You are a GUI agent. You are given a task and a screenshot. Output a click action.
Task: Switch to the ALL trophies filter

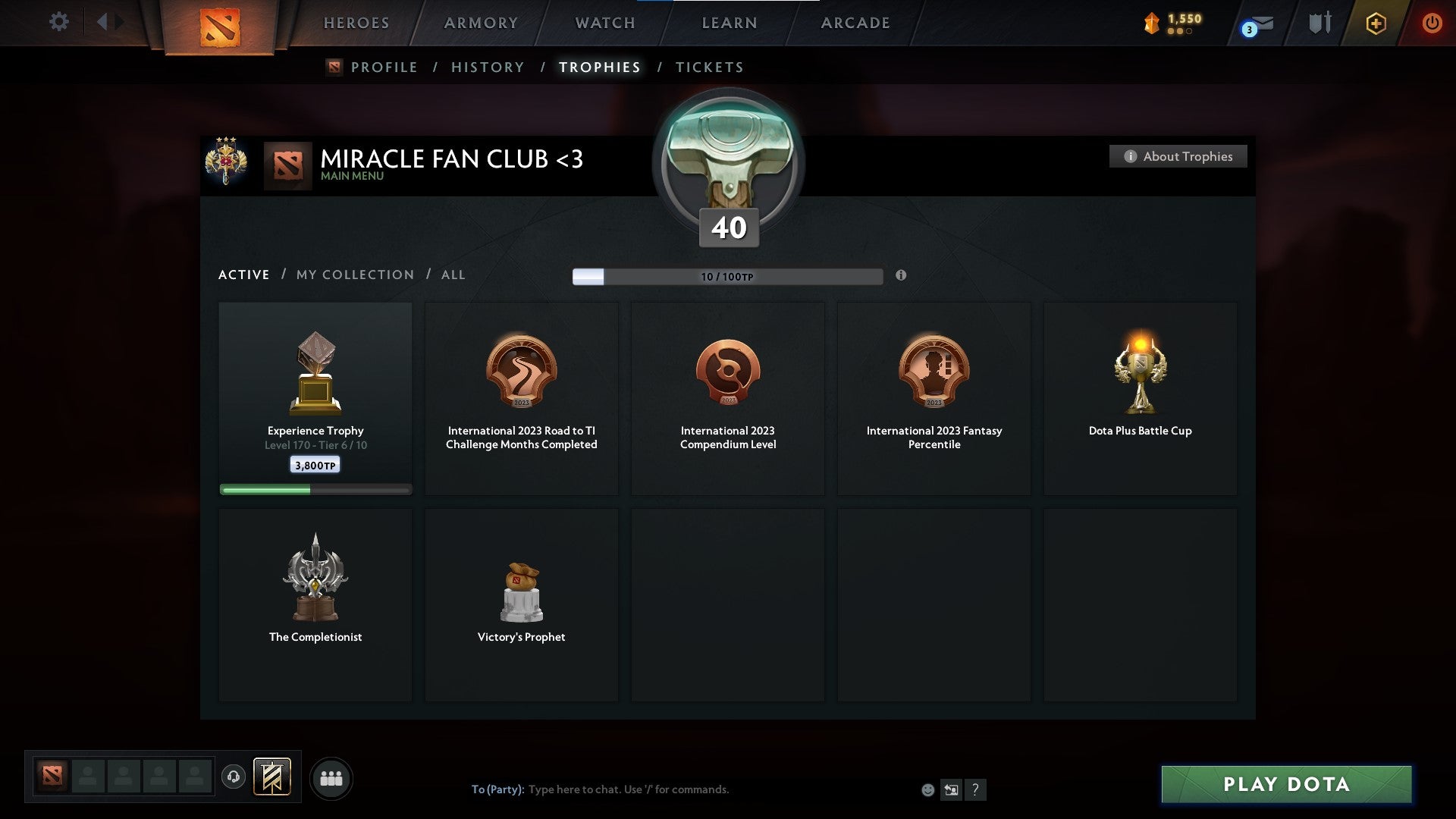pos(453,275)
